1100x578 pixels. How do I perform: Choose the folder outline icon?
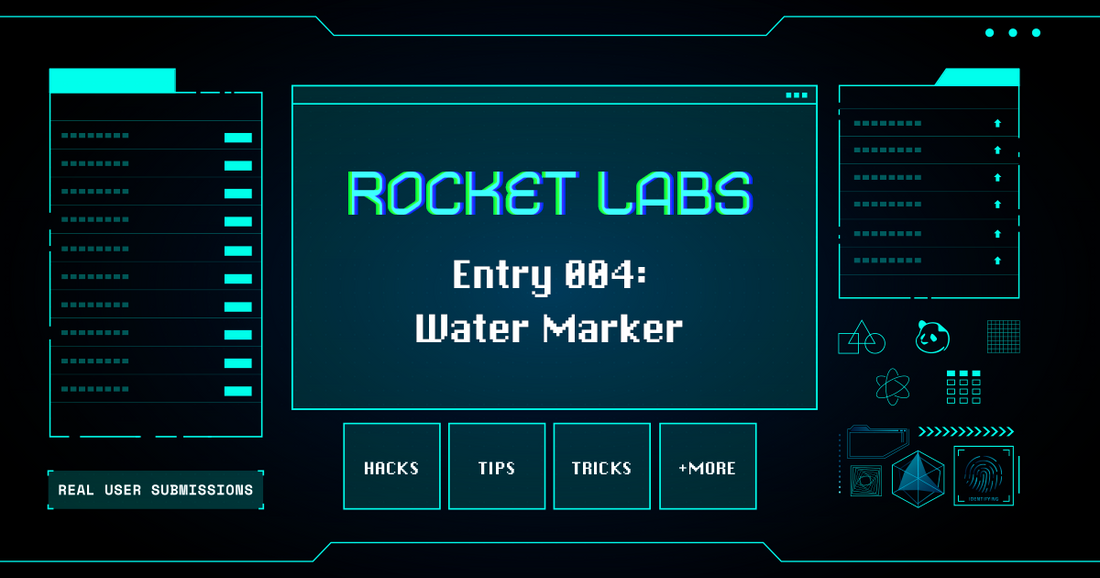(x=876, y=441)
